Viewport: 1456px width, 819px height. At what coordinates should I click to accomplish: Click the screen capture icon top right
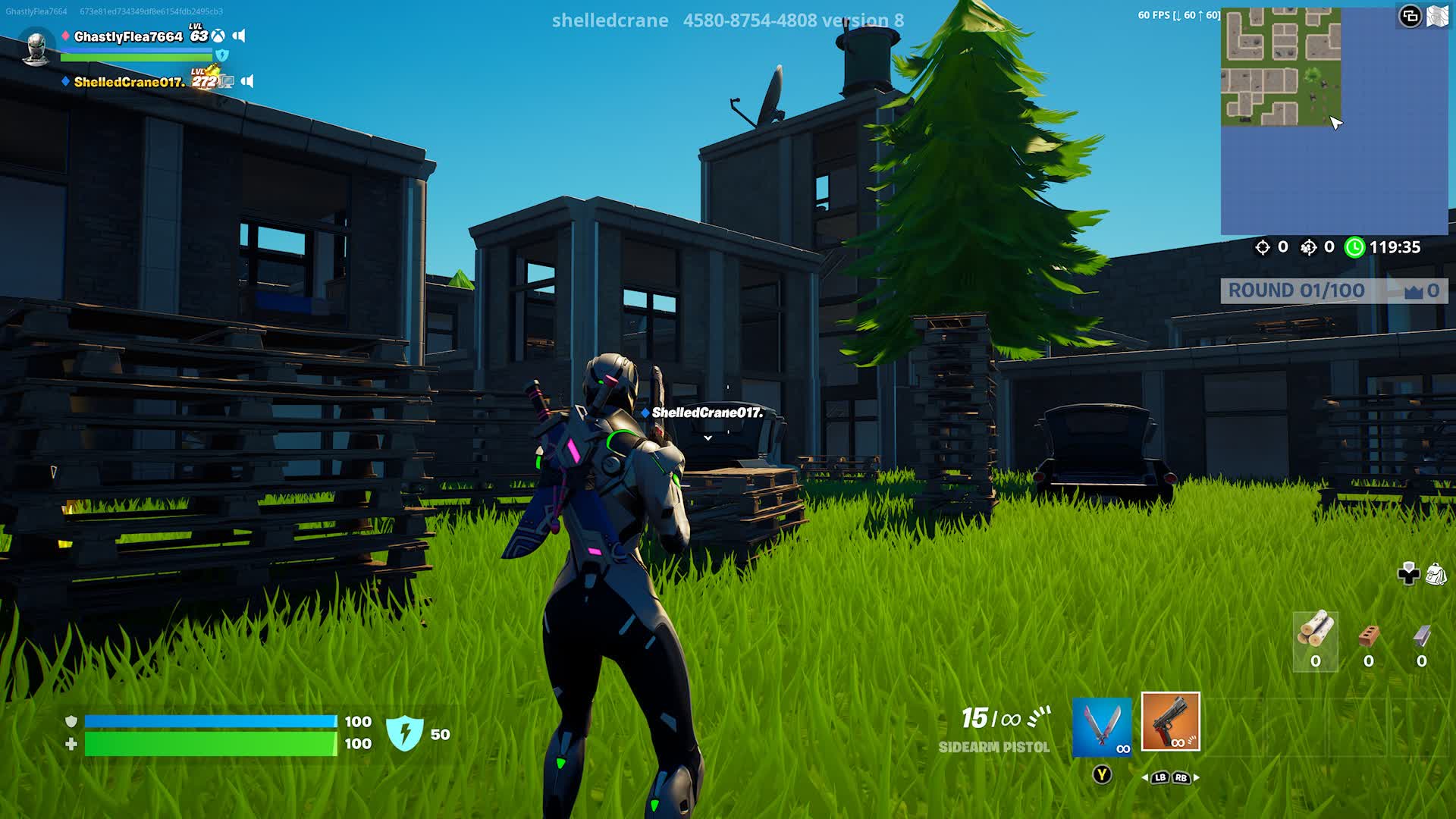(1409, 15)
